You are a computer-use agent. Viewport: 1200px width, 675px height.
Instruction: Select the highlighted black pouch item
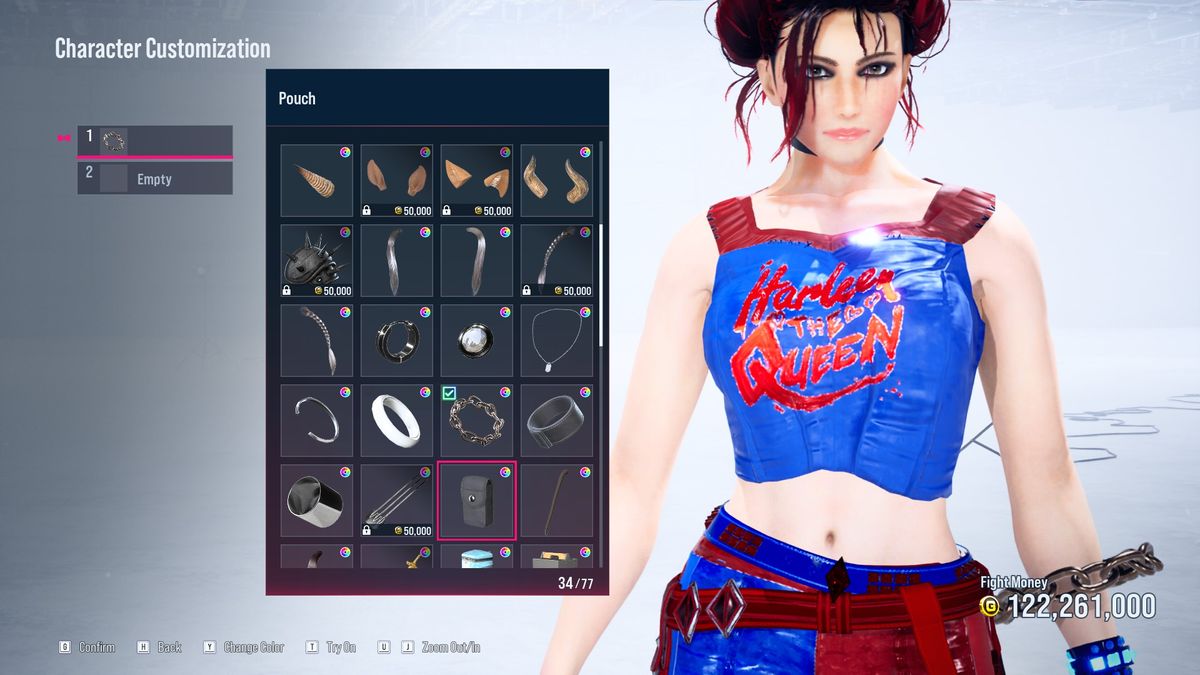(x=476, y=500)
